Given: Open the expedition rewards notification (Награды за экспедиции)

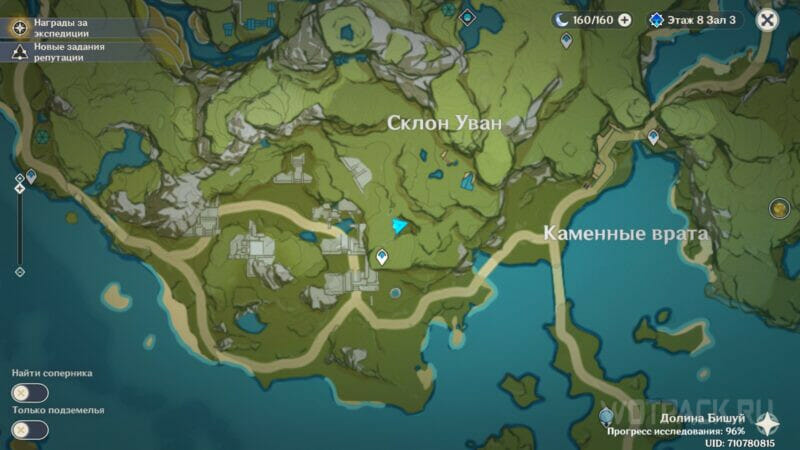Looking at the screenshot, I should tap(19, 27).
